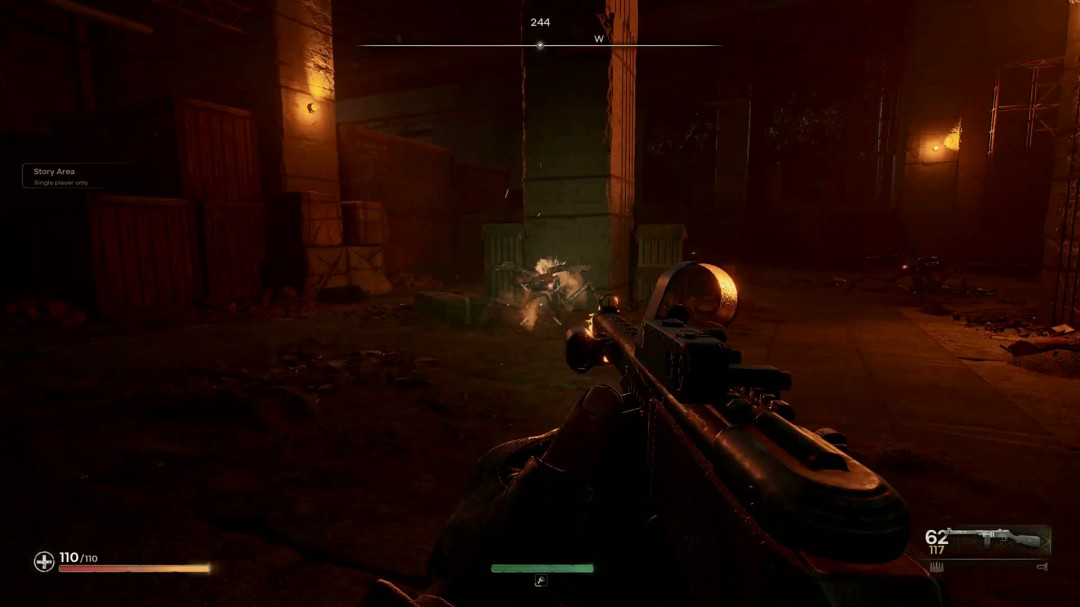1080x607 pixels.
Task: Click the compass heading strip
Action: (540, 45)
